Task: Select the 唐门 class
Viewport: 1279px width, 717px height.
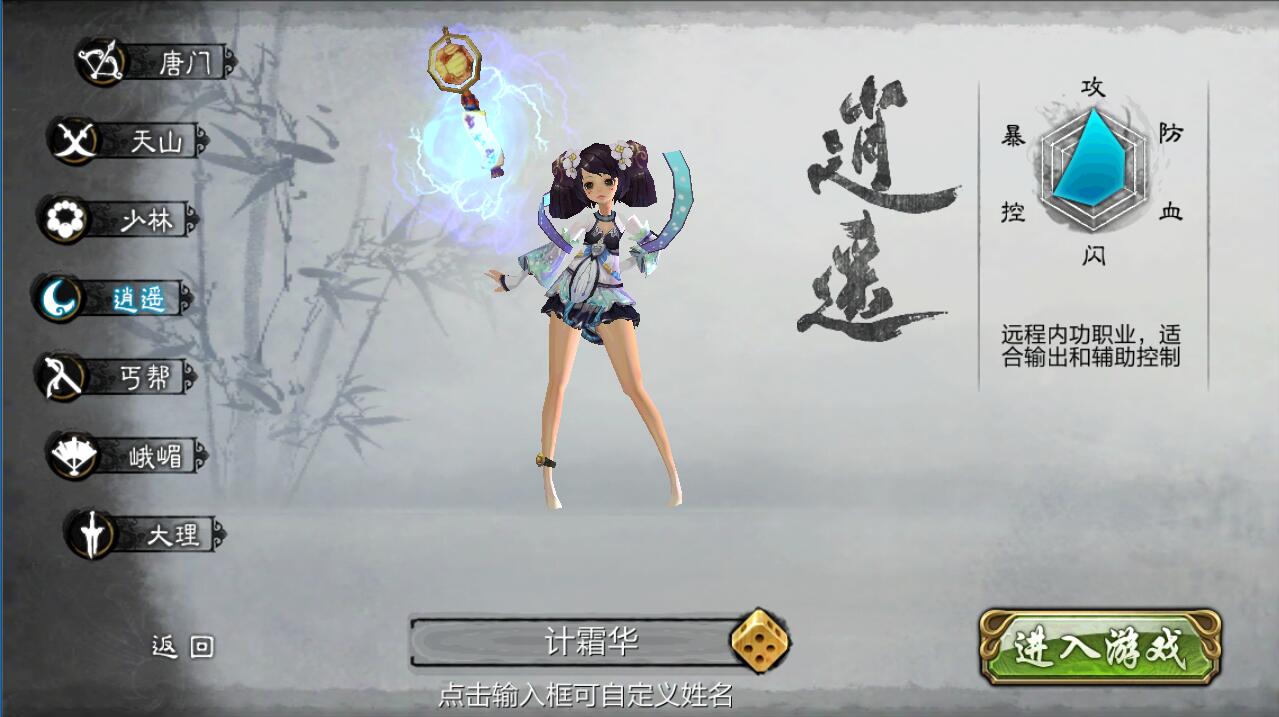Action: [x=158, y=63]
